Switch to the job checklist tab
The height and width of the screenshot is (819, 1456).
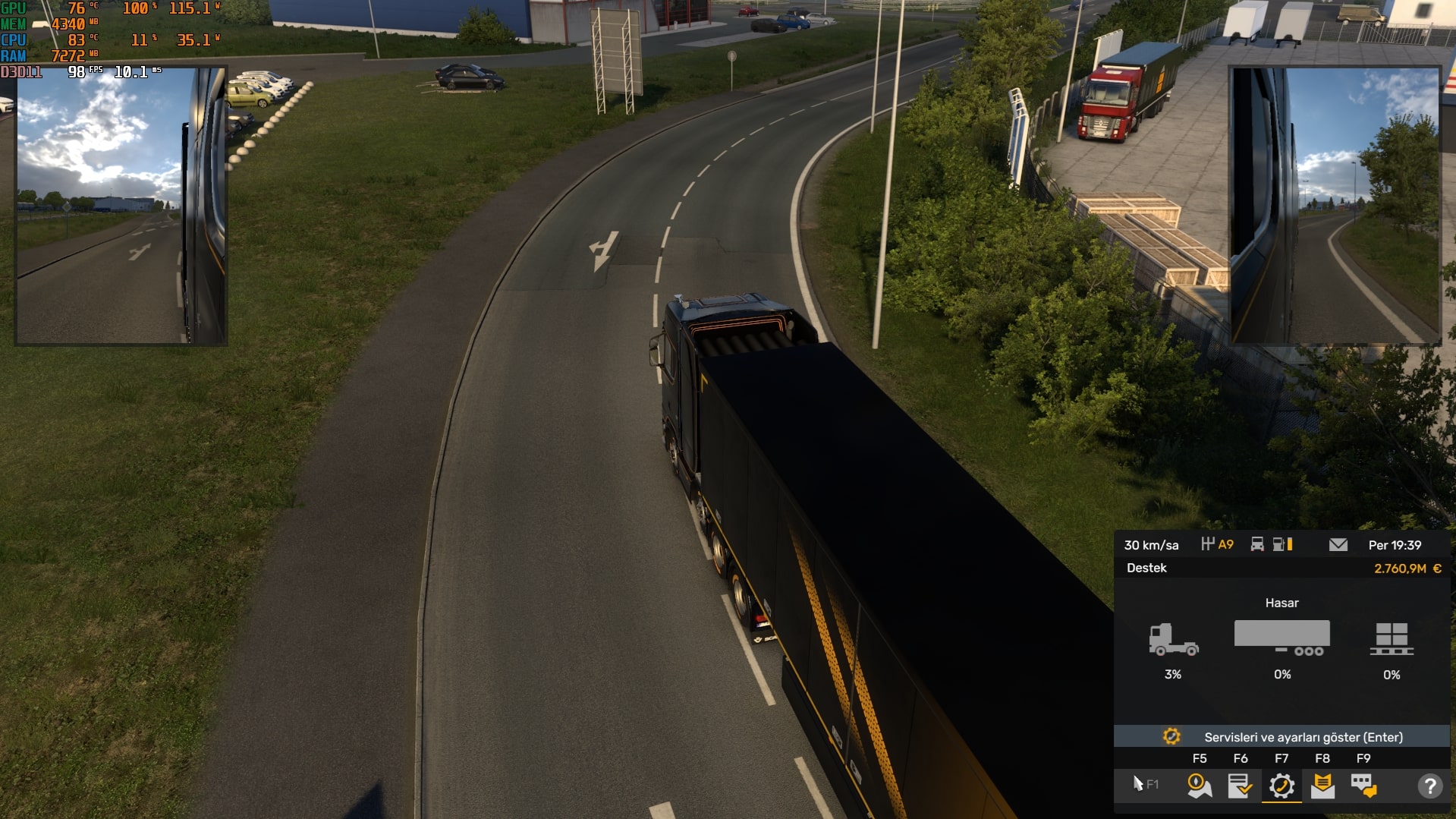(1240, 786)
